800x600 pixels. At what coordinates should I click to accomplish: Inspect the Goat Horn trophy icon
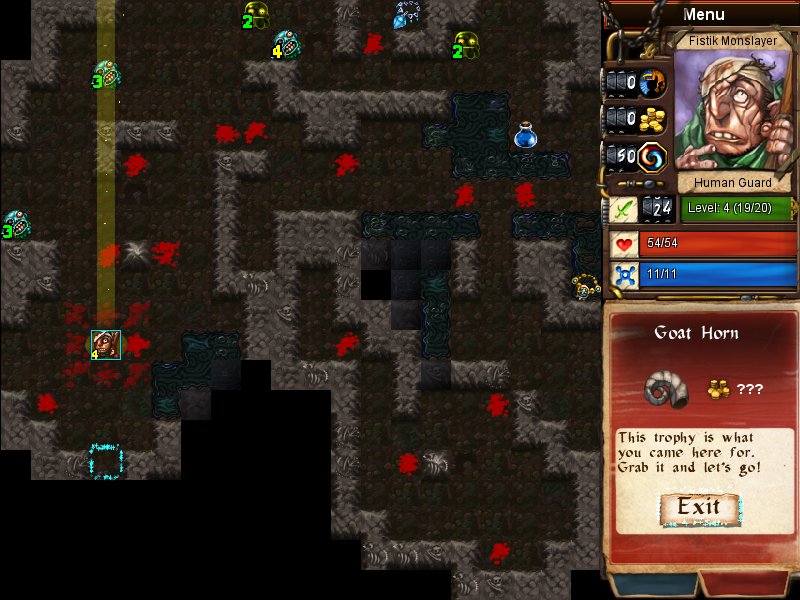click(666, 388)
